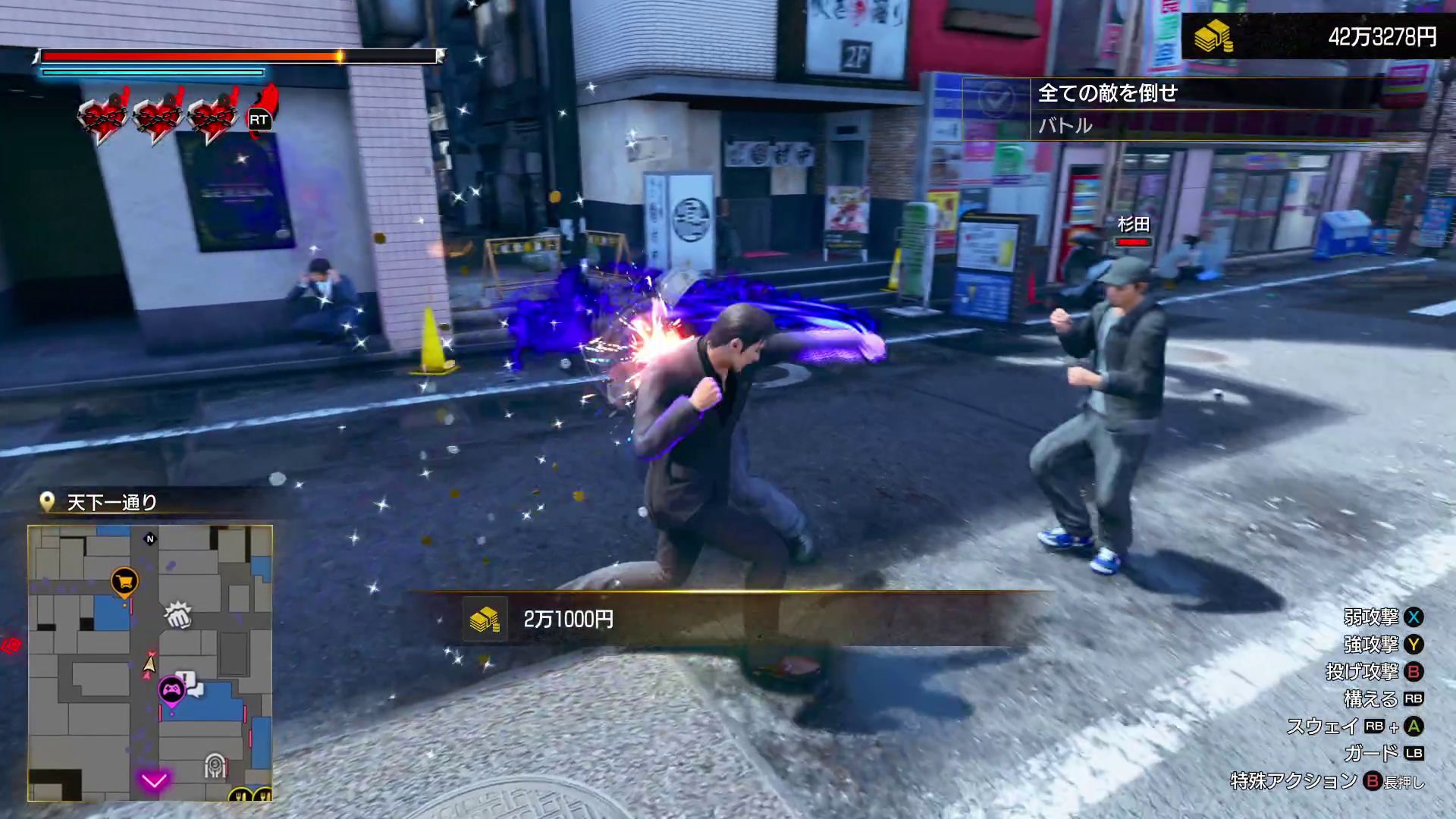This screenshot has height=819, width=1456.
Task: Click the player arrow on the minimap
Action: point(149,665)
